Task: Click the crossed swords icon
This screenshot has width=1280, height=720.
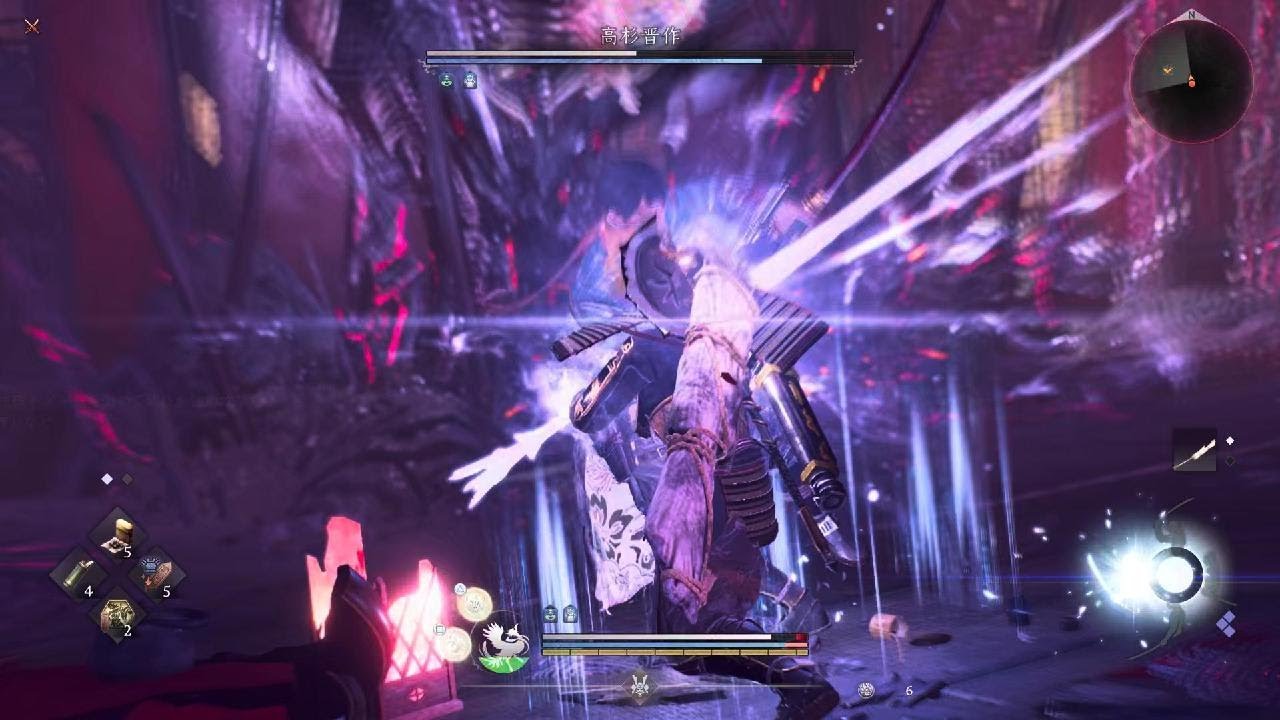Action: (32, 26)
